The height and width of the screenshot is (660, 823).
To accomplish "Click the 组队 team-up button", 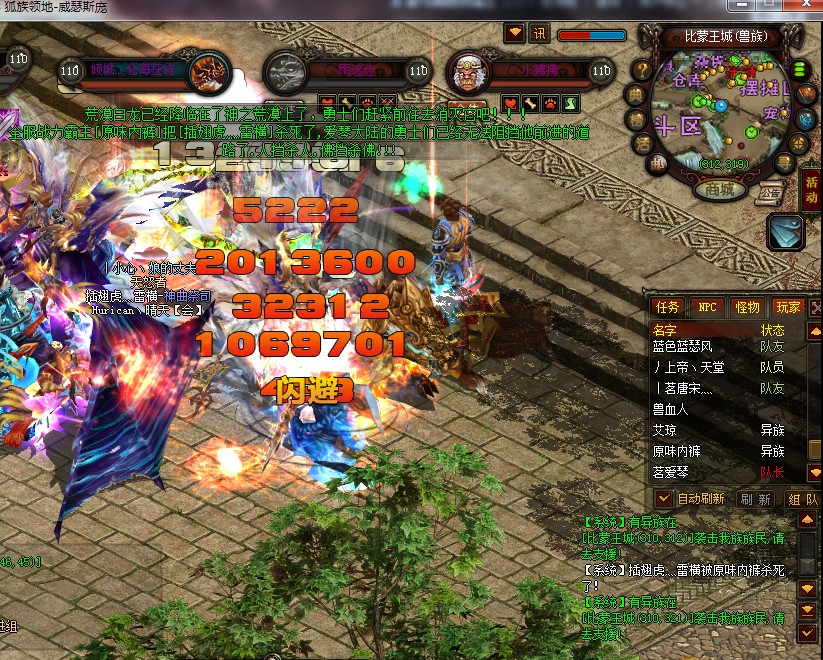I will click(x=802, y=498).
